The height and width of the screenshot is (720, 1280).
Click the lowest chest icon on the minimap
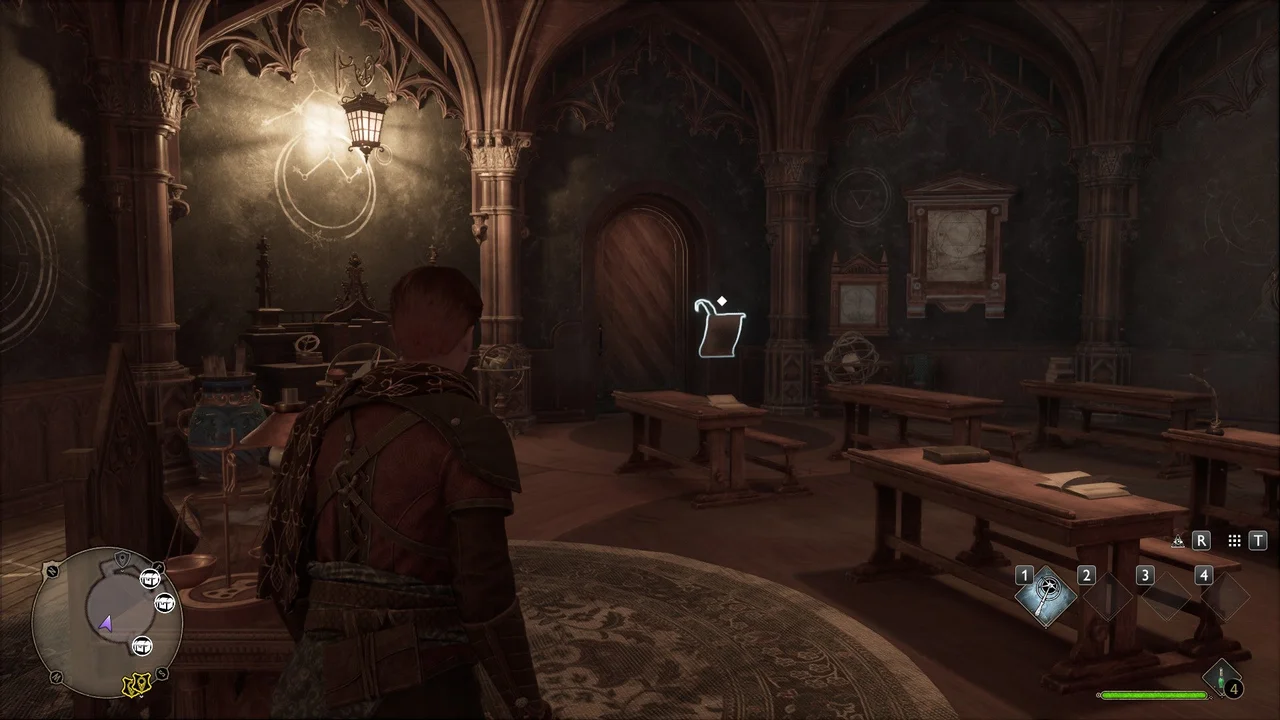tap(144, 646)
